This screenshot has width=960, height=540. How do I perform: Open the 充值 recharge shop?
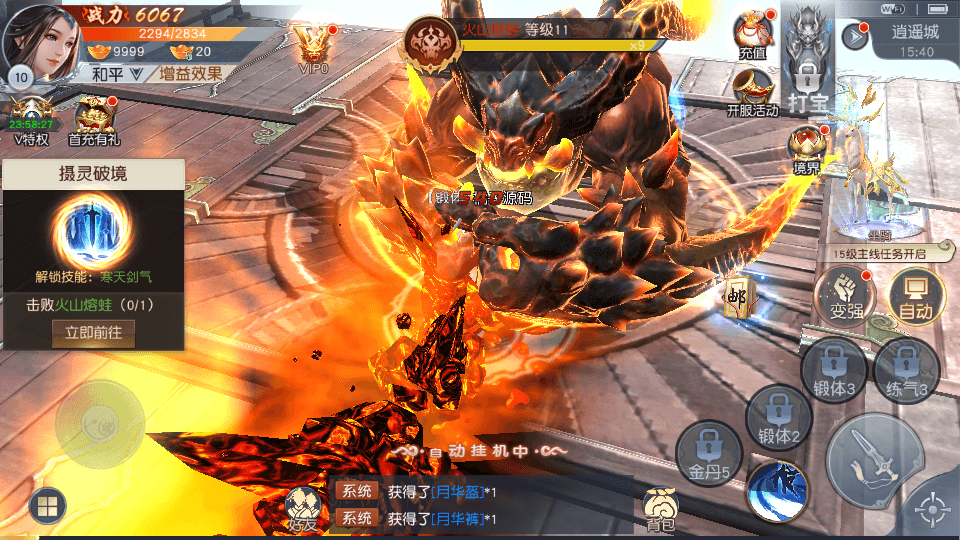752,34
